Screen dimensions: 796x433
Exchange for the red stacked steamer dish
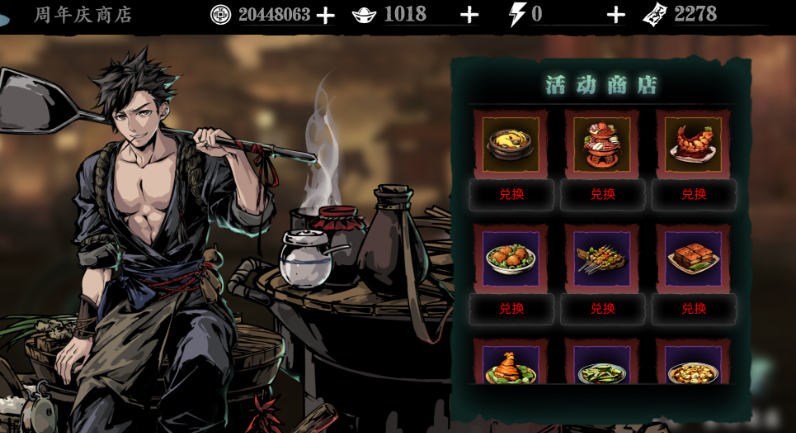tap(602, 194)
